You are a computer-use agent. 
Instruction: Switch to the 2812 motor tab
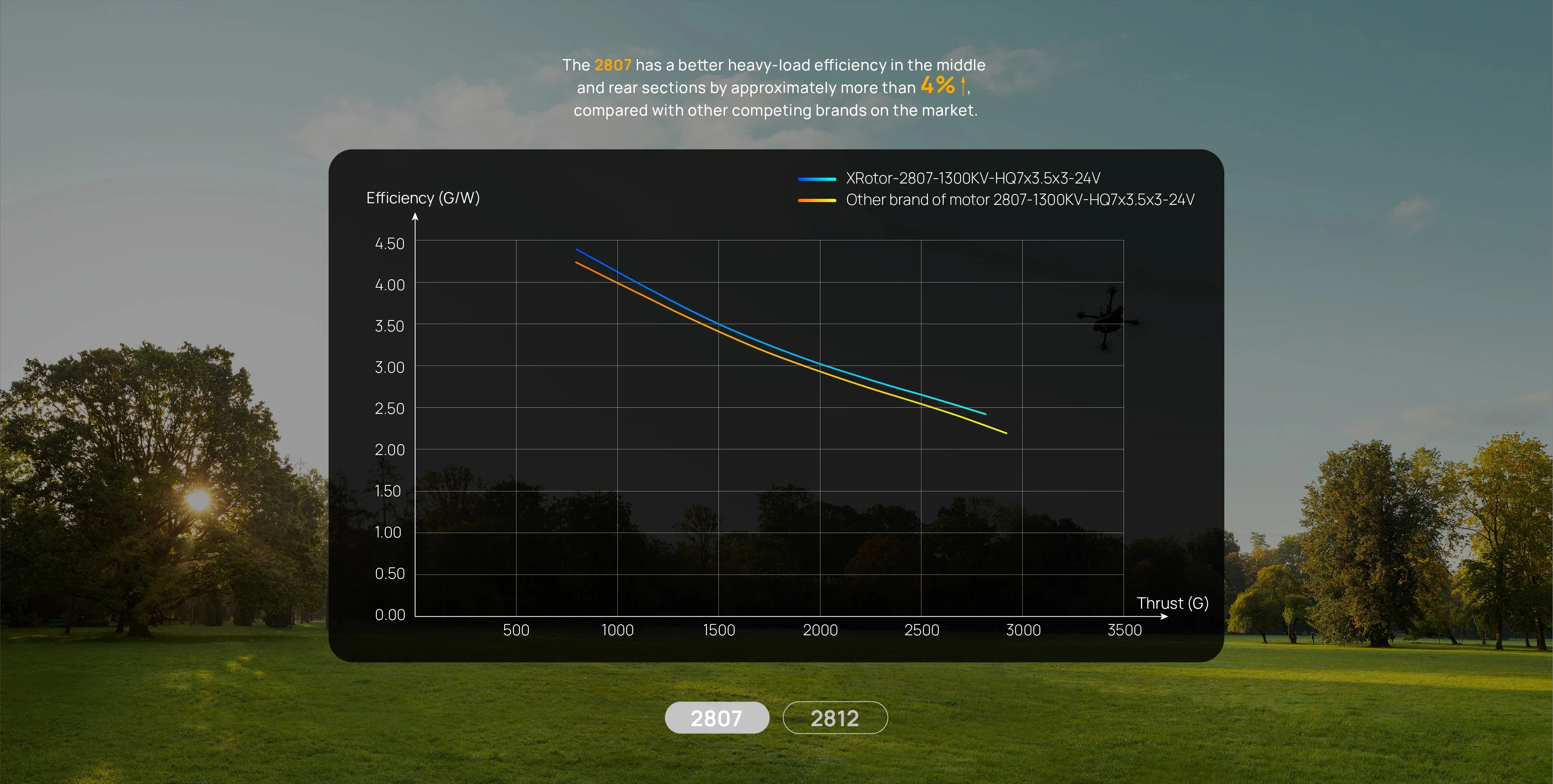pos(835,718)
